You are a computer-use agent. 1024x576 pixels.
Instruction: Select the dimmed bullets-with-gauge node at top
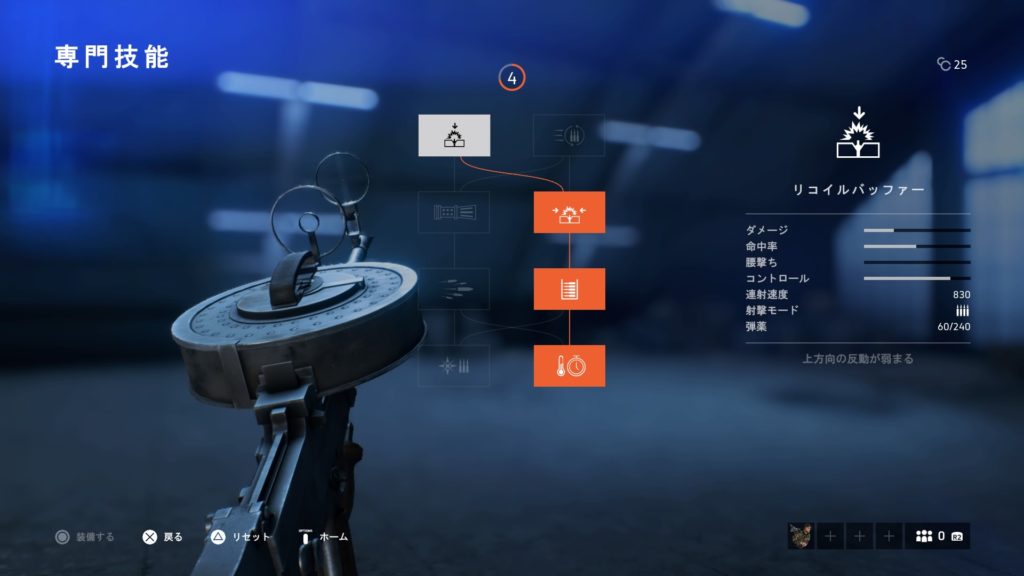(x=569, y=135)
